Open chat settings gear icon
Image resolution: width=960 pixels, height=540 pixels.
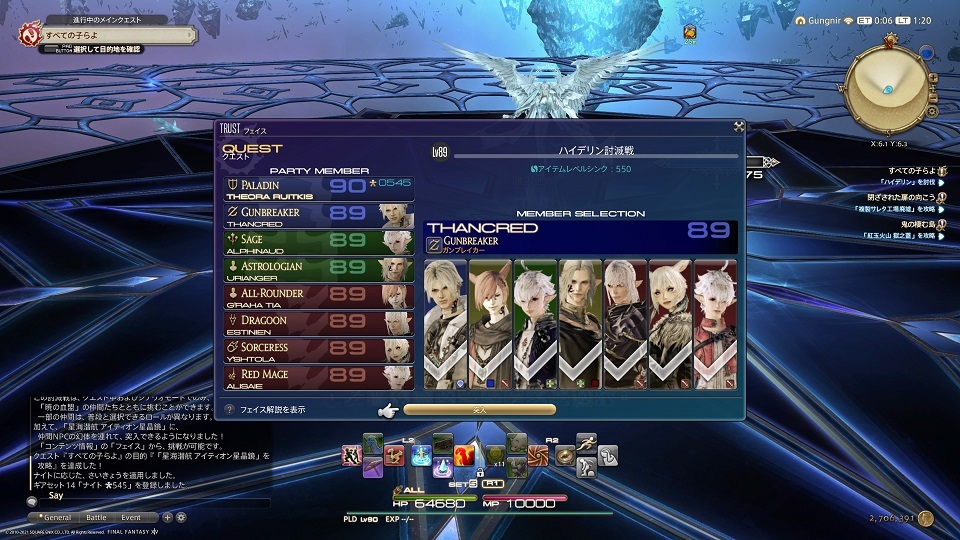[181, 517]
